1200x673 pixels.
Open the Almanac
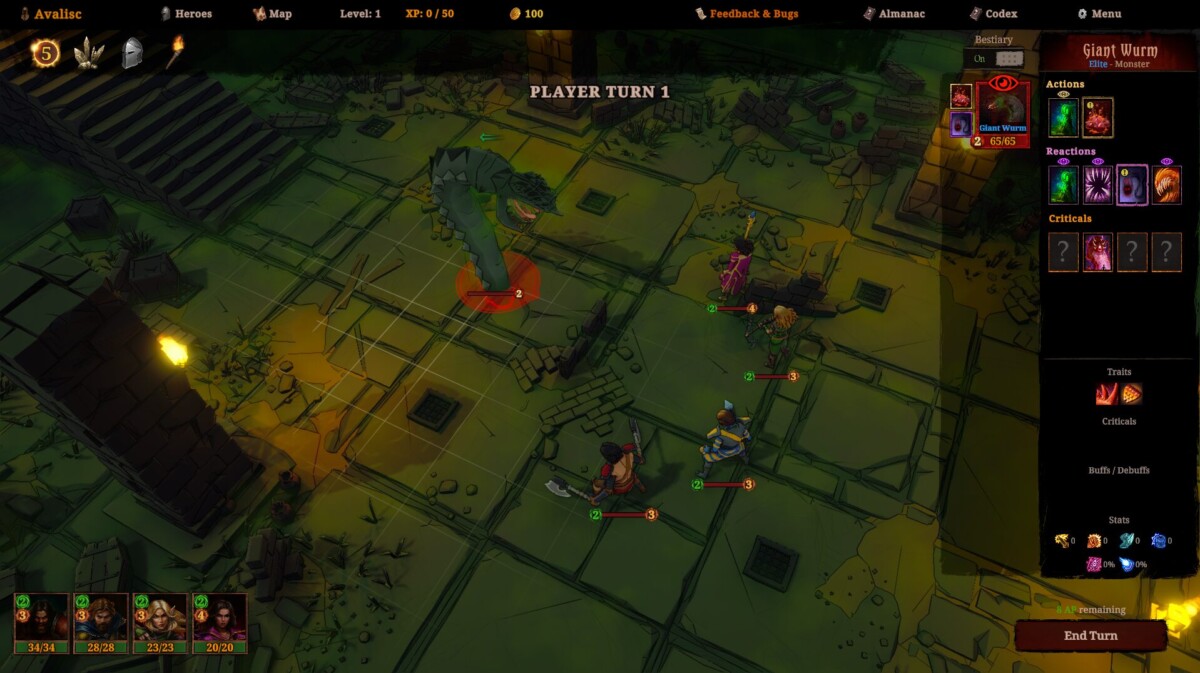tap(895, 14)
